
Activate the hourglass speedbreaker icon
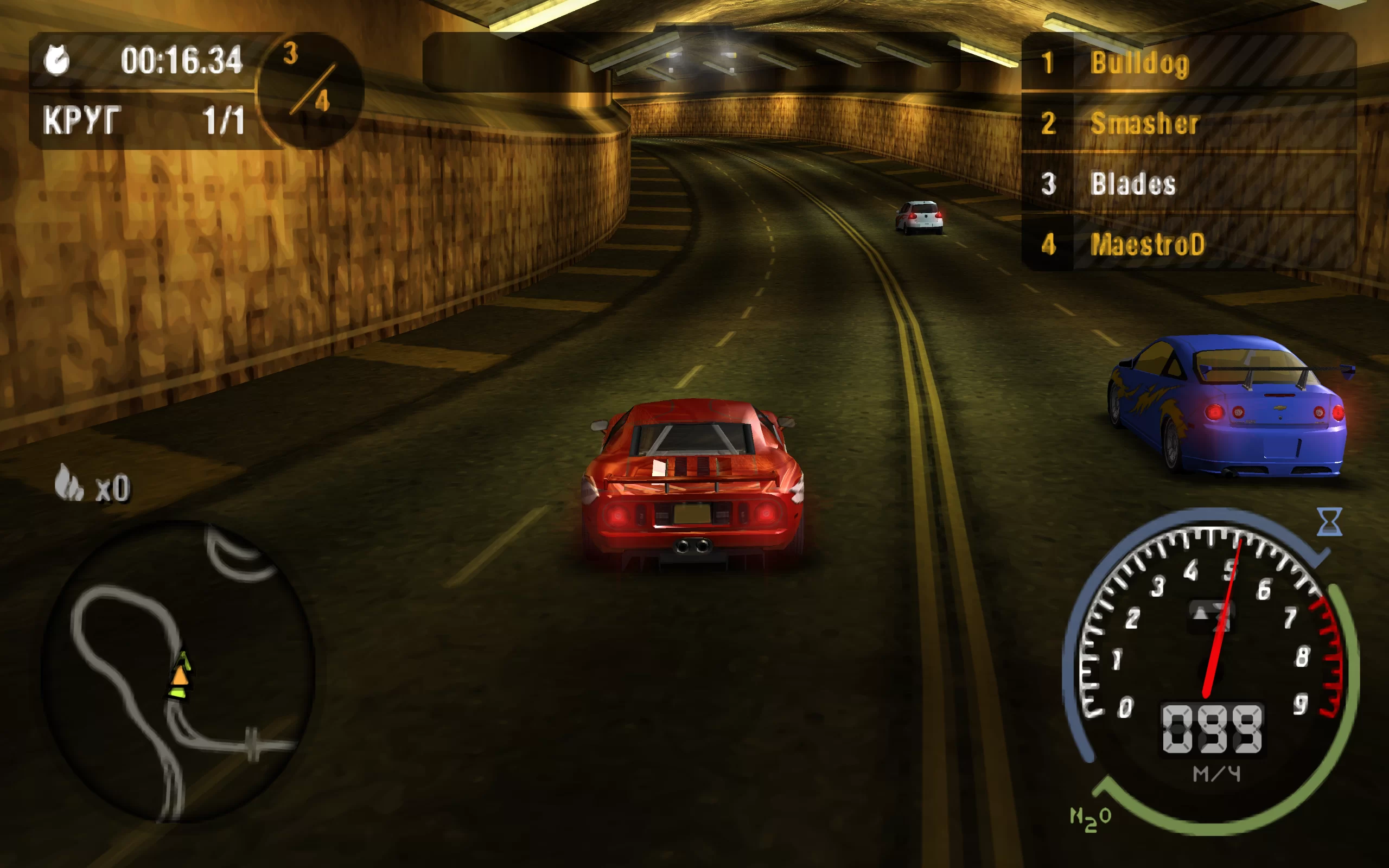(1329, 521)
